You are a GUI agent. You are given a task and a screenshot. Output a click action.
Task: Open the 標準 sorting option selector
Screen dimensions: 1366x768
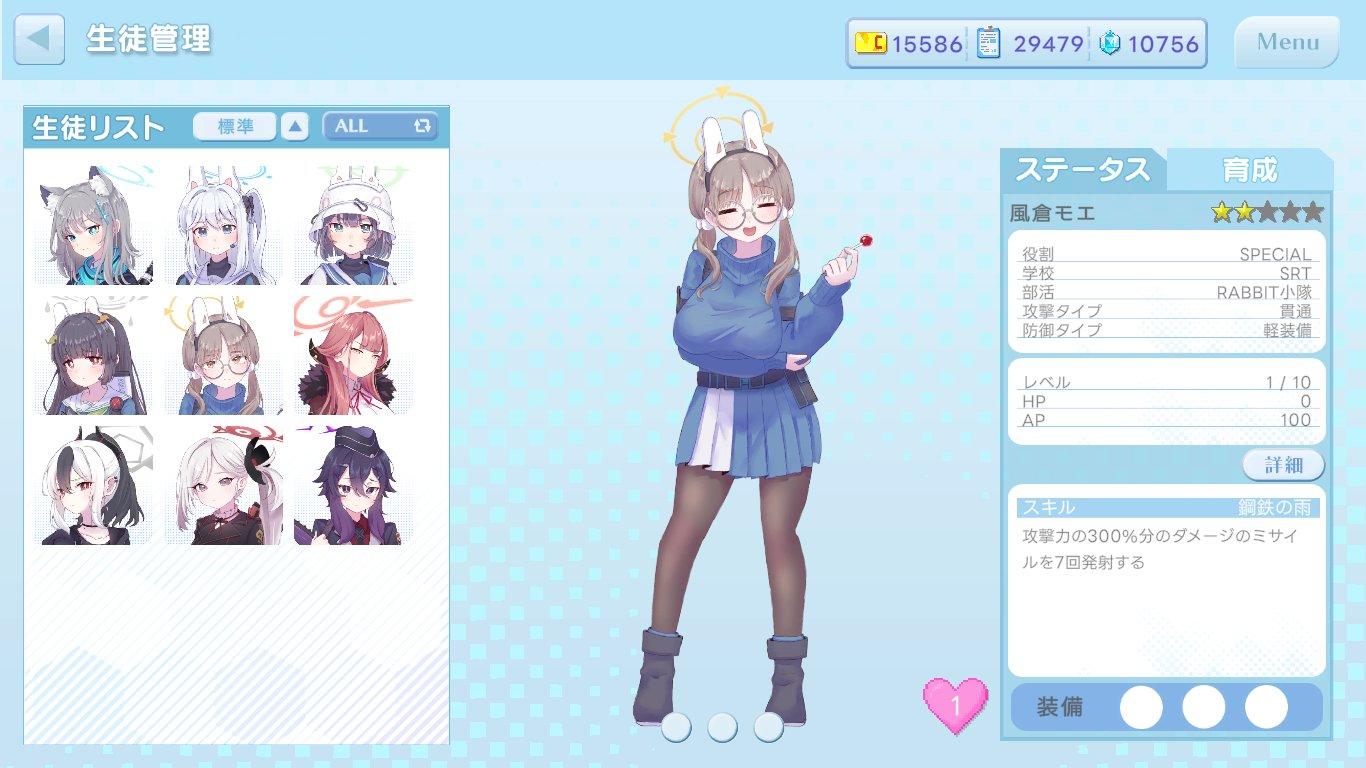[x=234, y=126]
